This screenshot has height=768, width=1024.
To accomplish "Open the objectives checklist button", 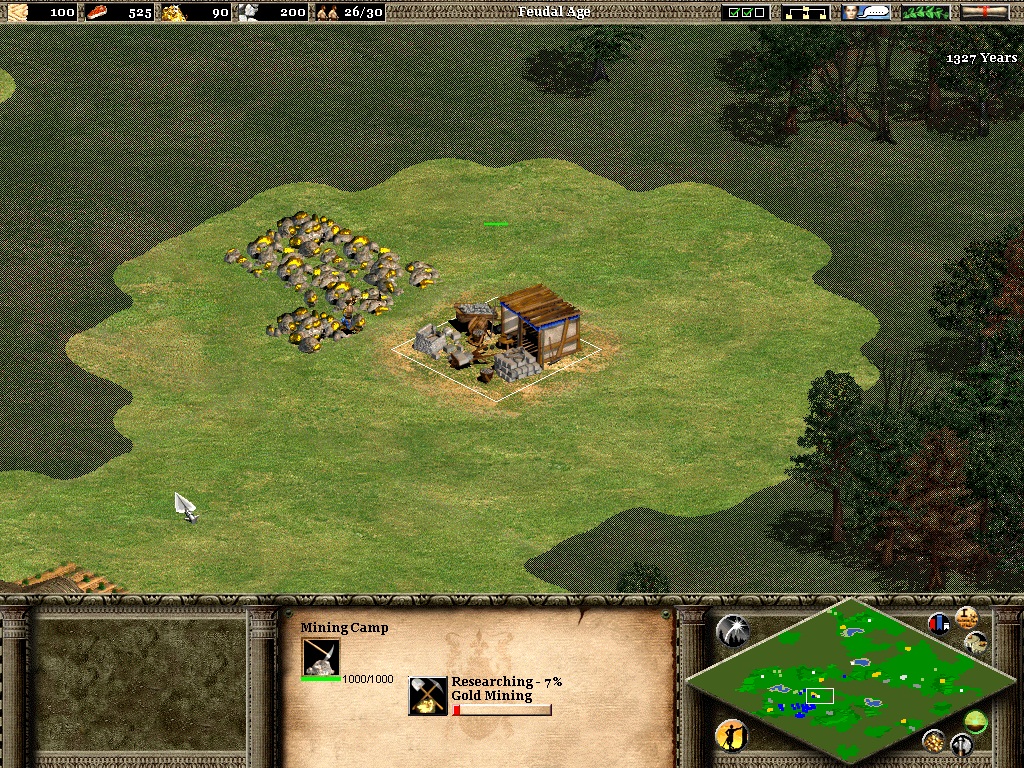I will pyautogui.click(x=745, y=12).
